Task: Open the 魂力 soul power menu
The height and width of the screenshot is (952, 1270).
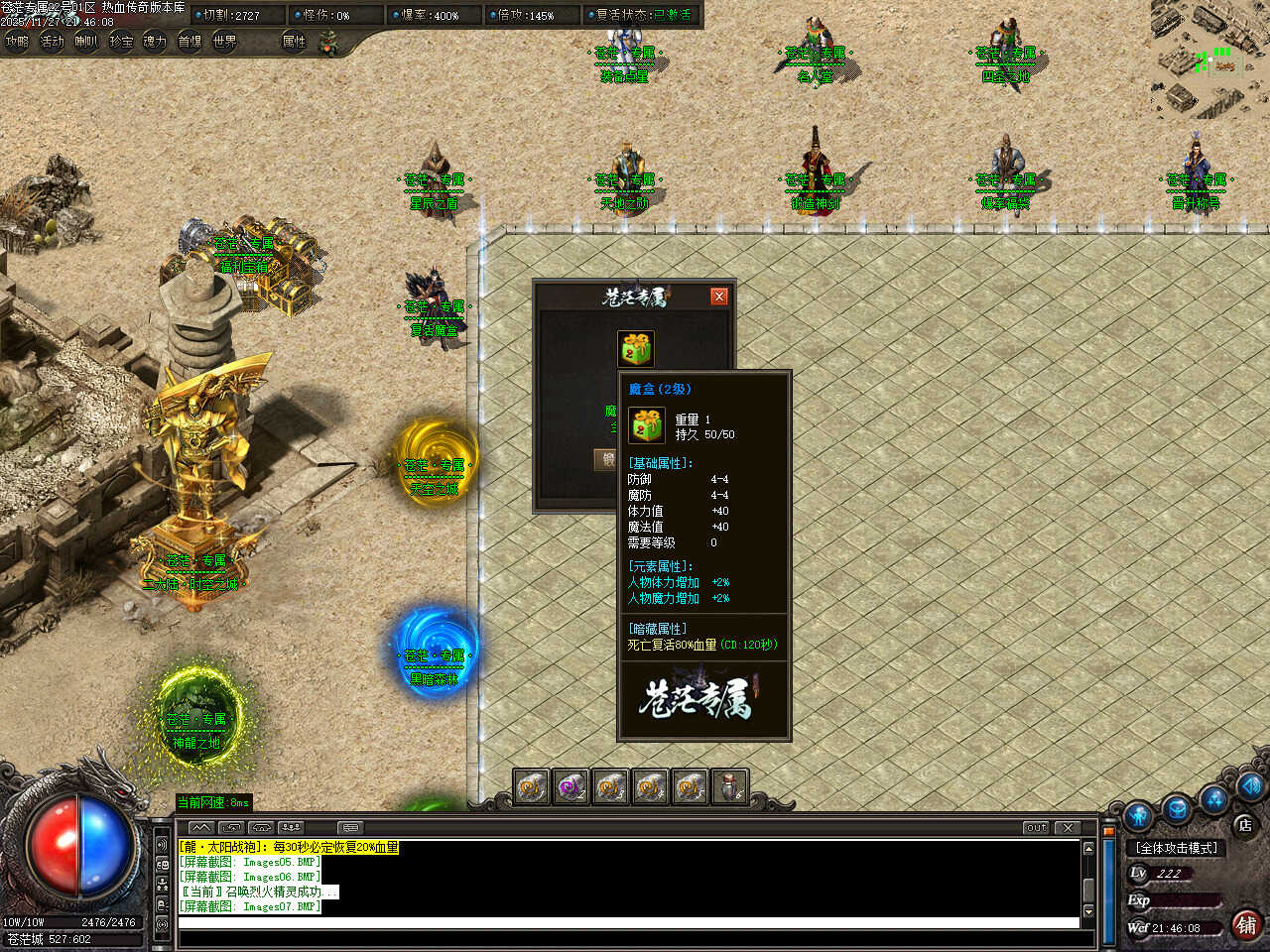Action: pos(155,42)
